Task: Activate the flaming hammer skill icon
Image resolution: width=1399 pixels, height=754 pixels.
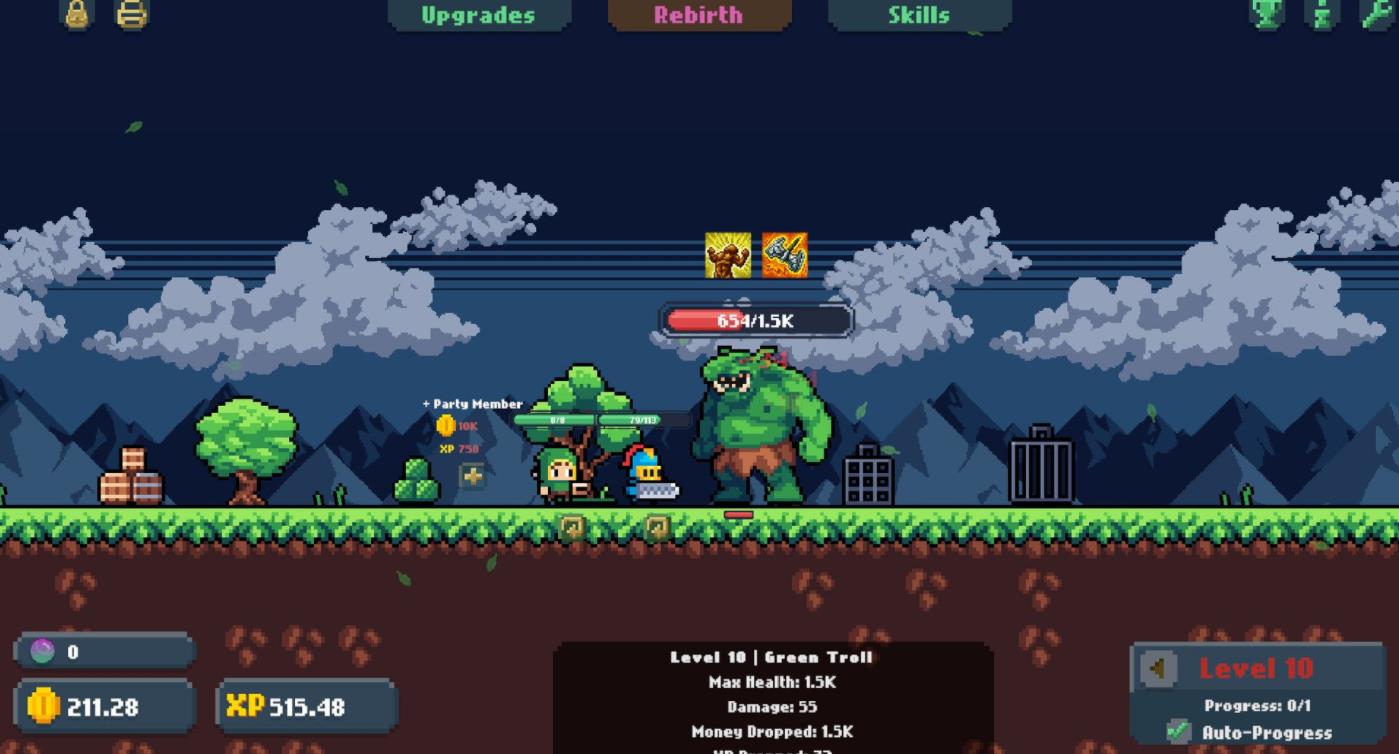Action: point(784,255)
